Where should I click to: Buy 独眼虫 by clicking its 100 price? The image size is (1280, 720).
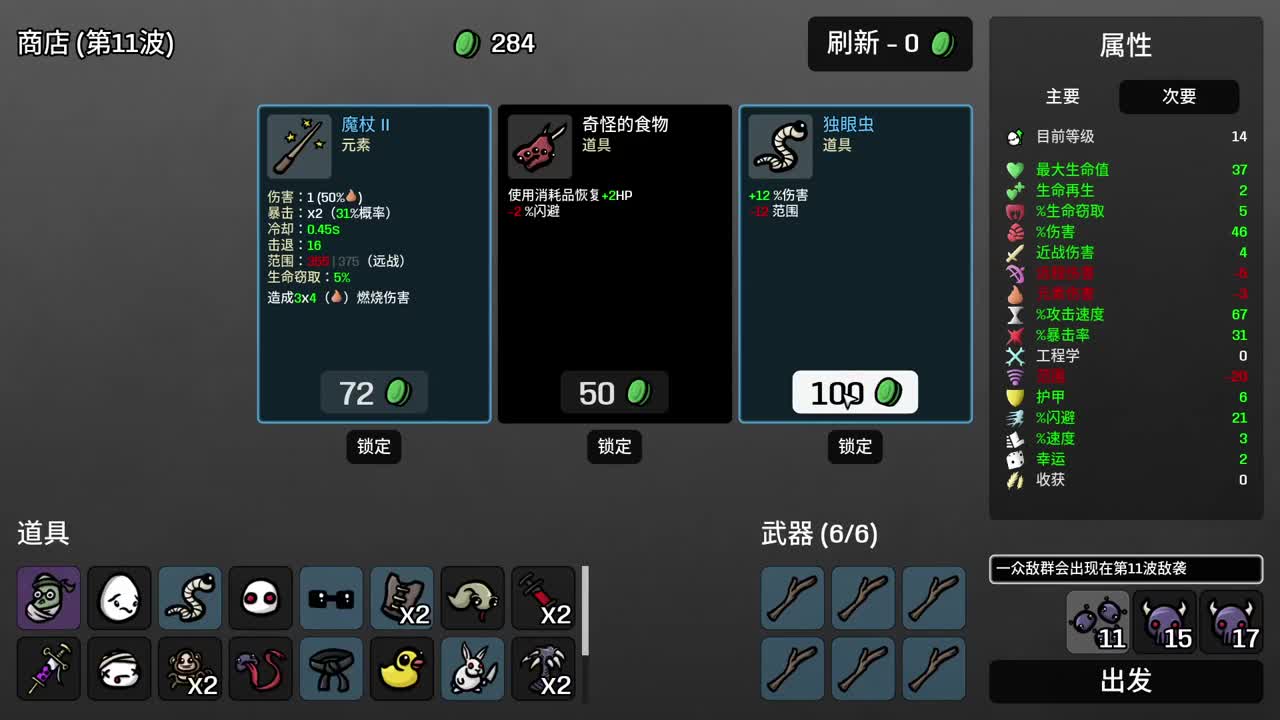pos(855,392)
